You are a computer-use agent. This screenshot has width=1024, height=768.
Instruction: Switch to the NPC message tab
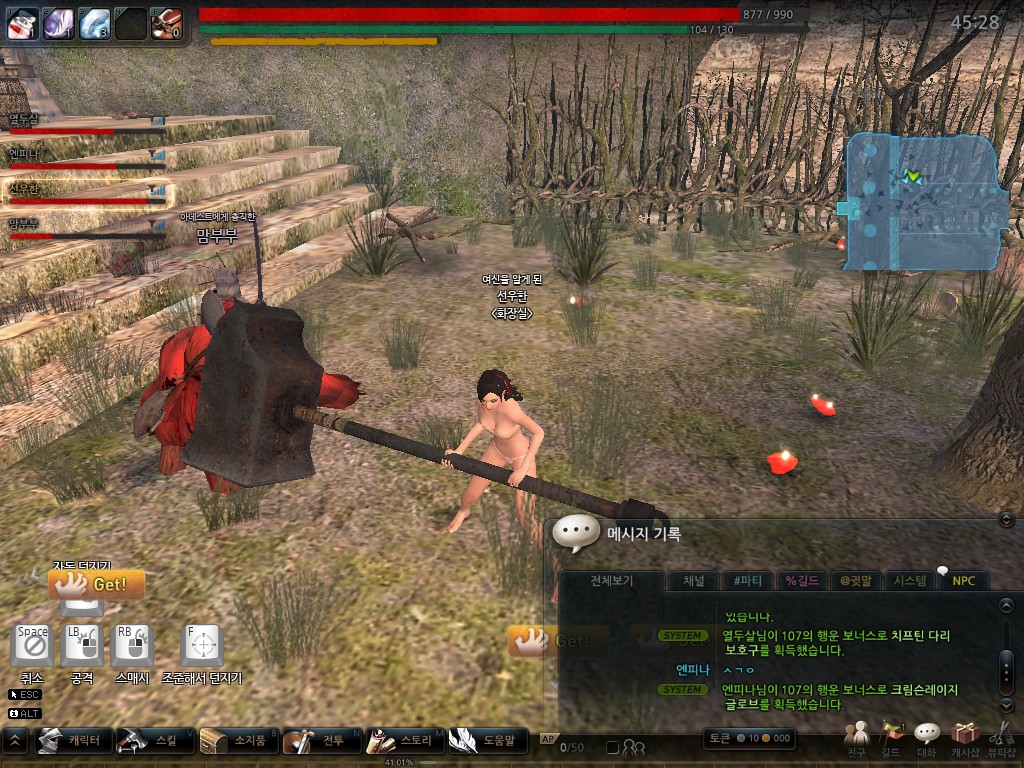(x=963, y=581)
